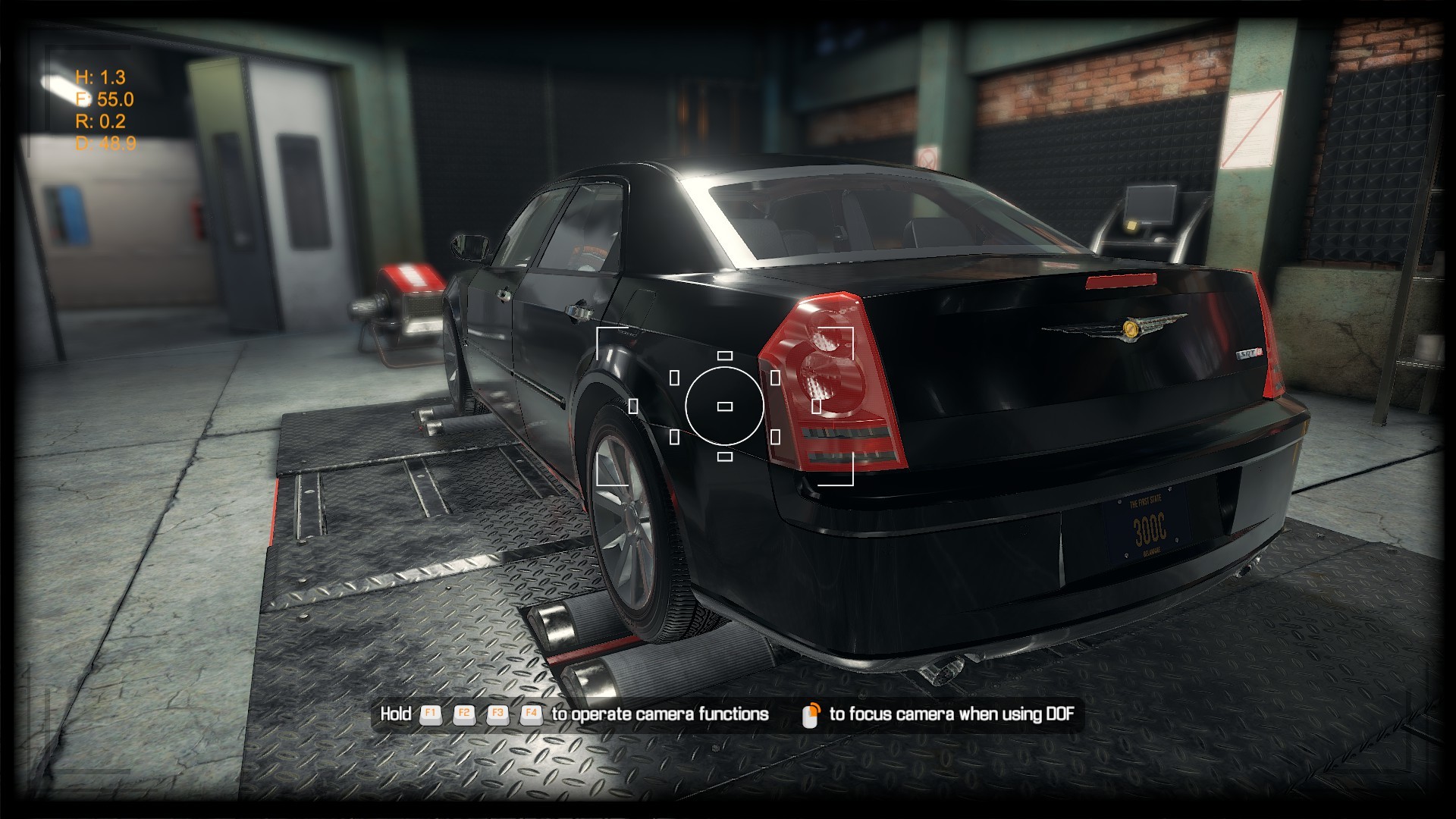
Task: Click the H: 1.3 height readout
Action: [x=99, y=77]
